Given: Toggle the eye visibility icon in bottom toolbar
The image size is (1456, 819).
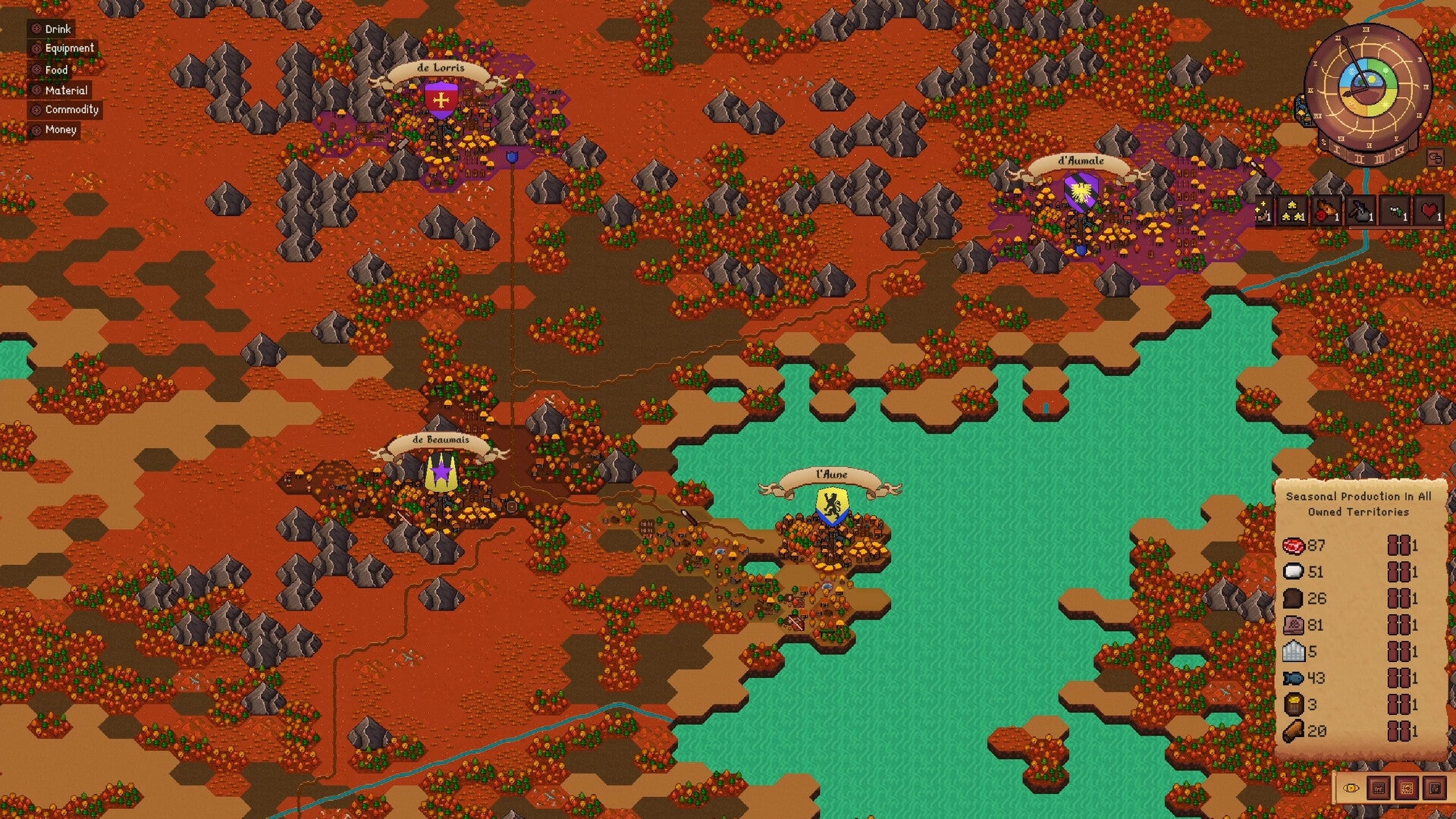Looking at the screenshot, I should [x=1351, y=789].
